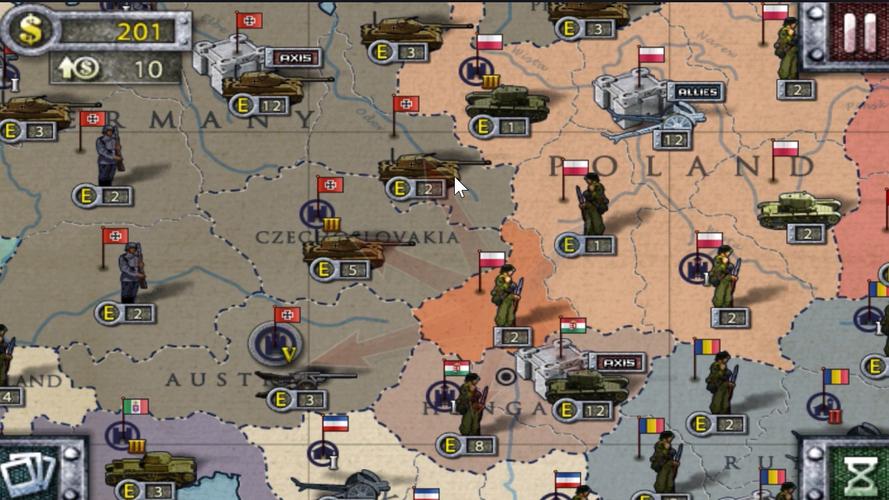Select the German tank with strength 5
This screenshot has height=500, width=889.
click(x=345, y=250)
